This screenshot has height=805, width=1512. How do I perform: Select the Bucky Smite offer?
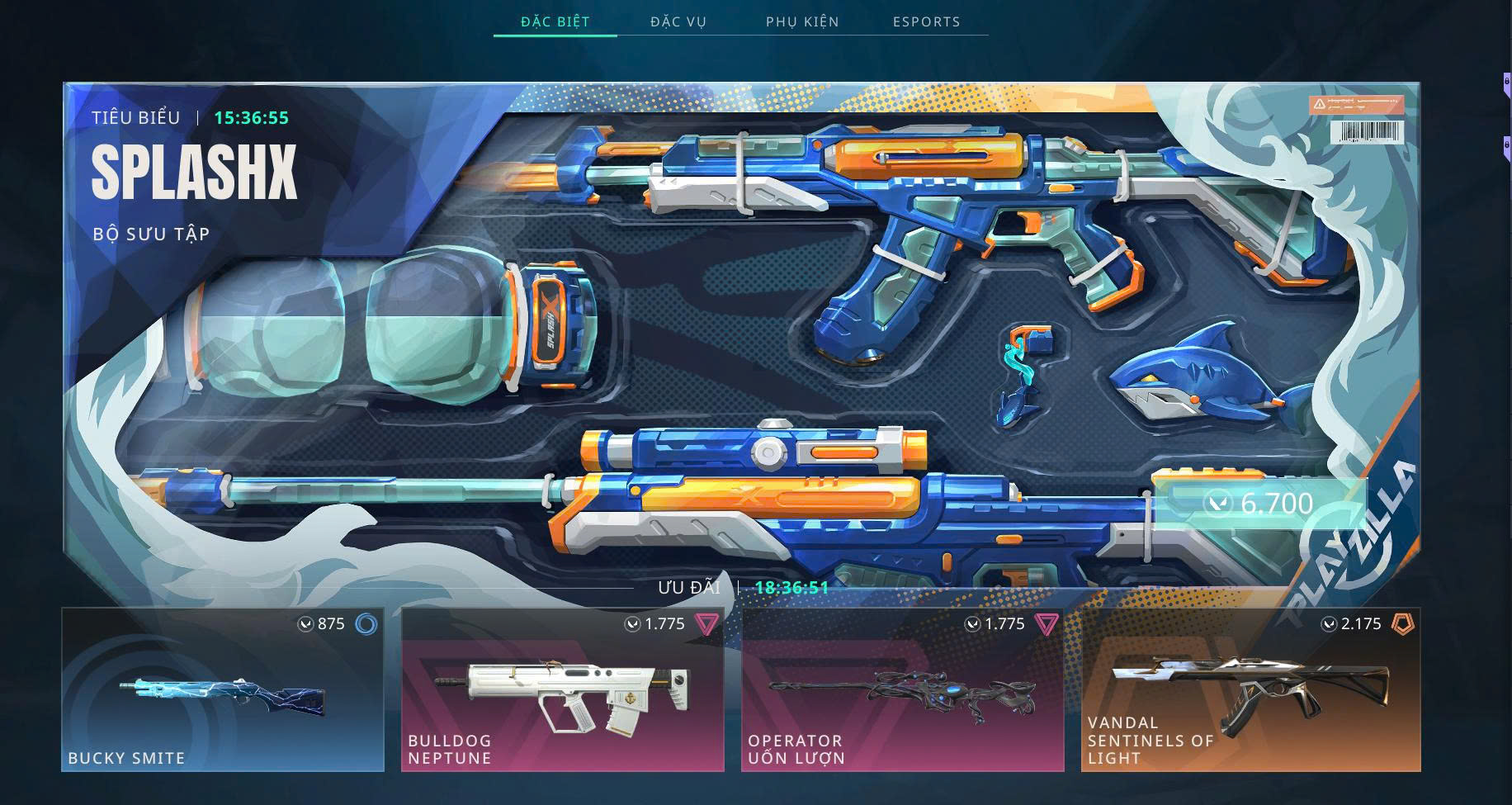(223, 690)
